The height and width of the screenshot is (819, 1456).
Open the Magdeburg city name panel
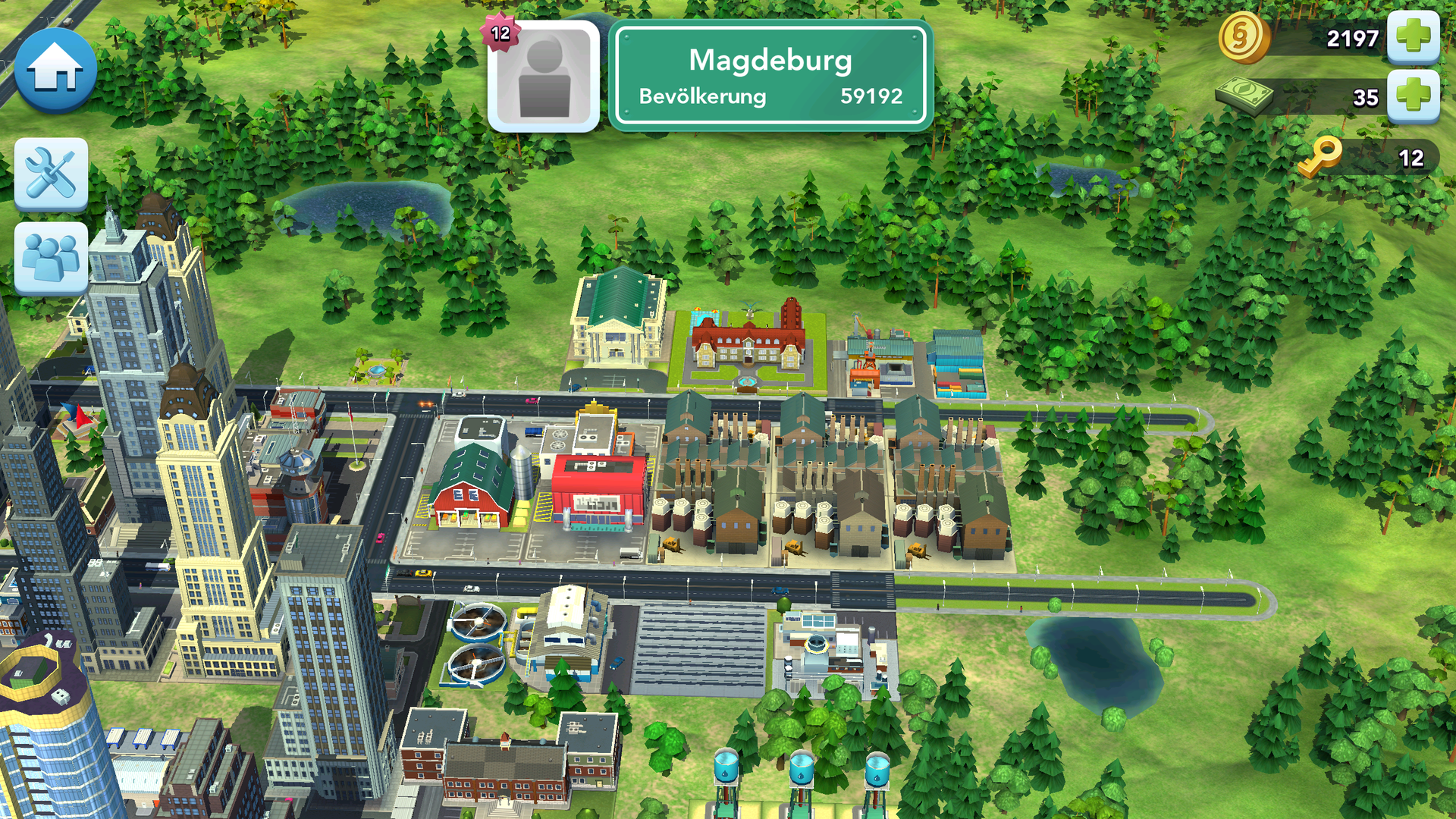770,77
